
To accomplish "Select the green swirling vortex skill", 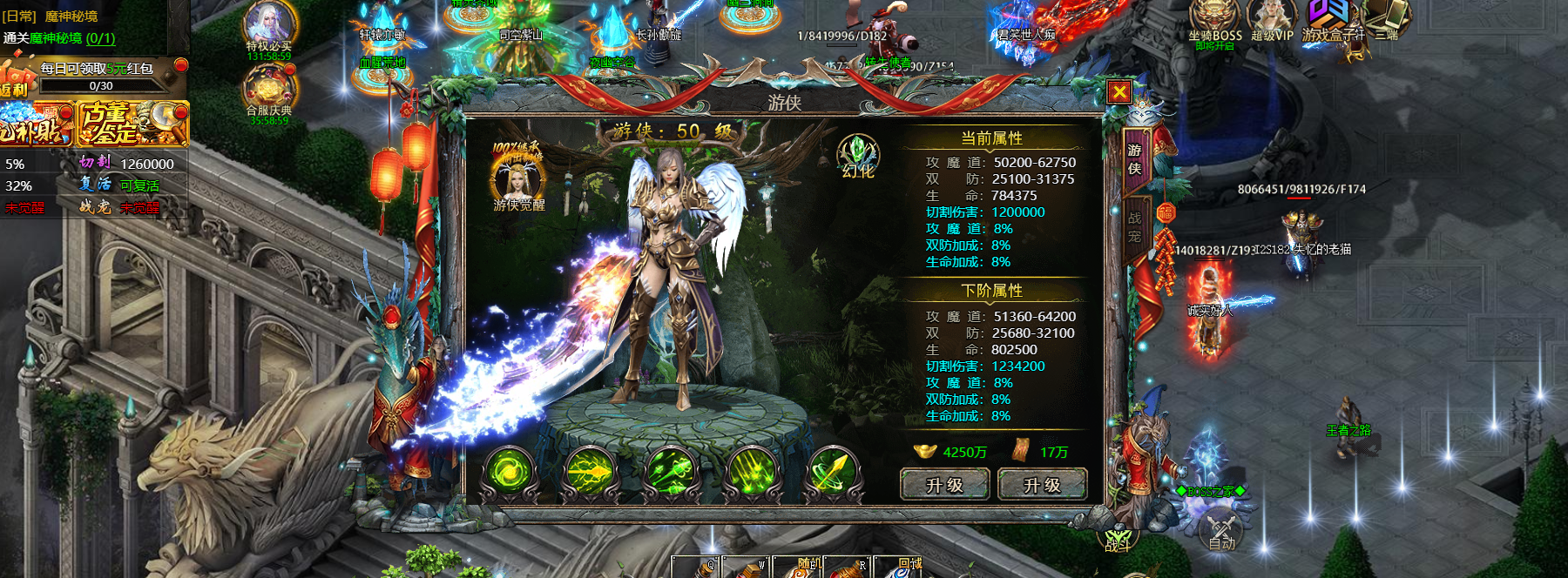I will tap(509, 474).
